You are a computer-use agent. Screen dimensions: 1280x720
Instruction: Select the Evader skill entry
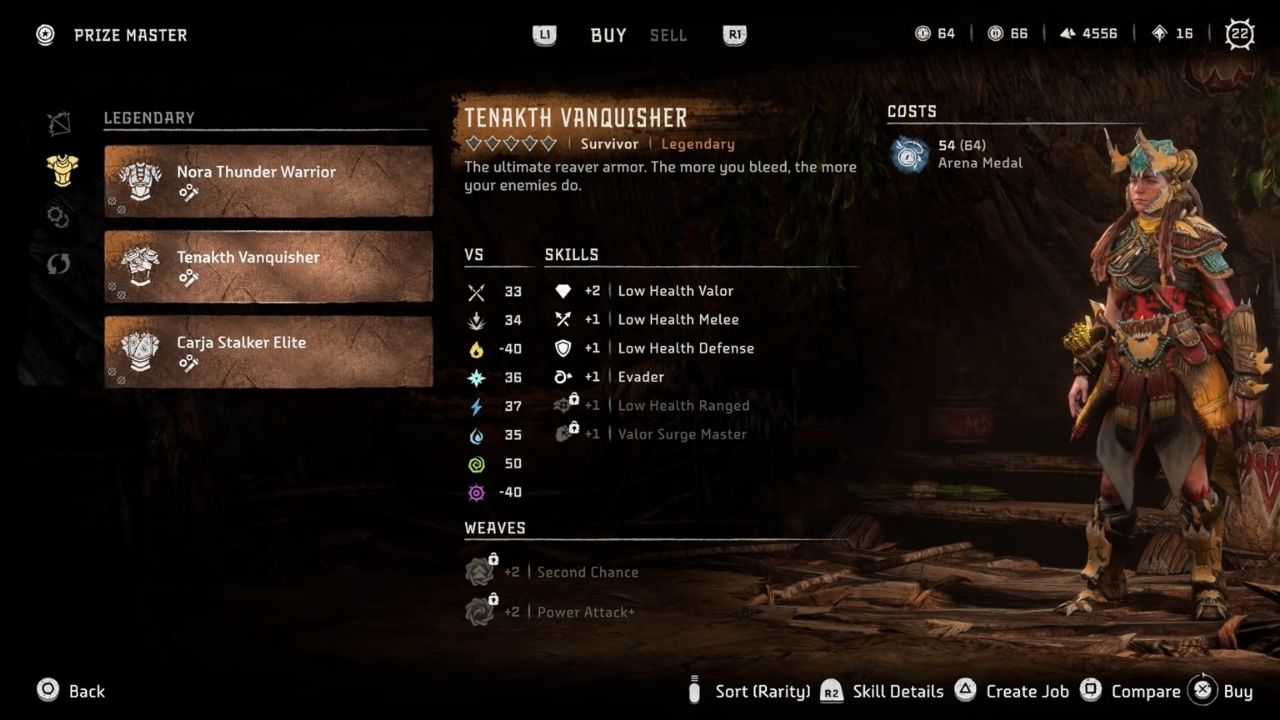[x=641, y=377]
